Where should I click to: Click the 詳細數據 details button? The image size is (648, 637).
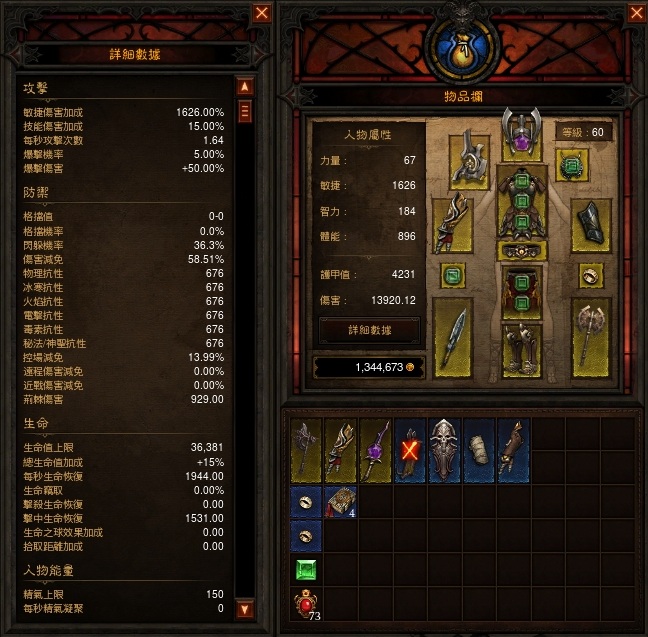[x=368, y=330]
